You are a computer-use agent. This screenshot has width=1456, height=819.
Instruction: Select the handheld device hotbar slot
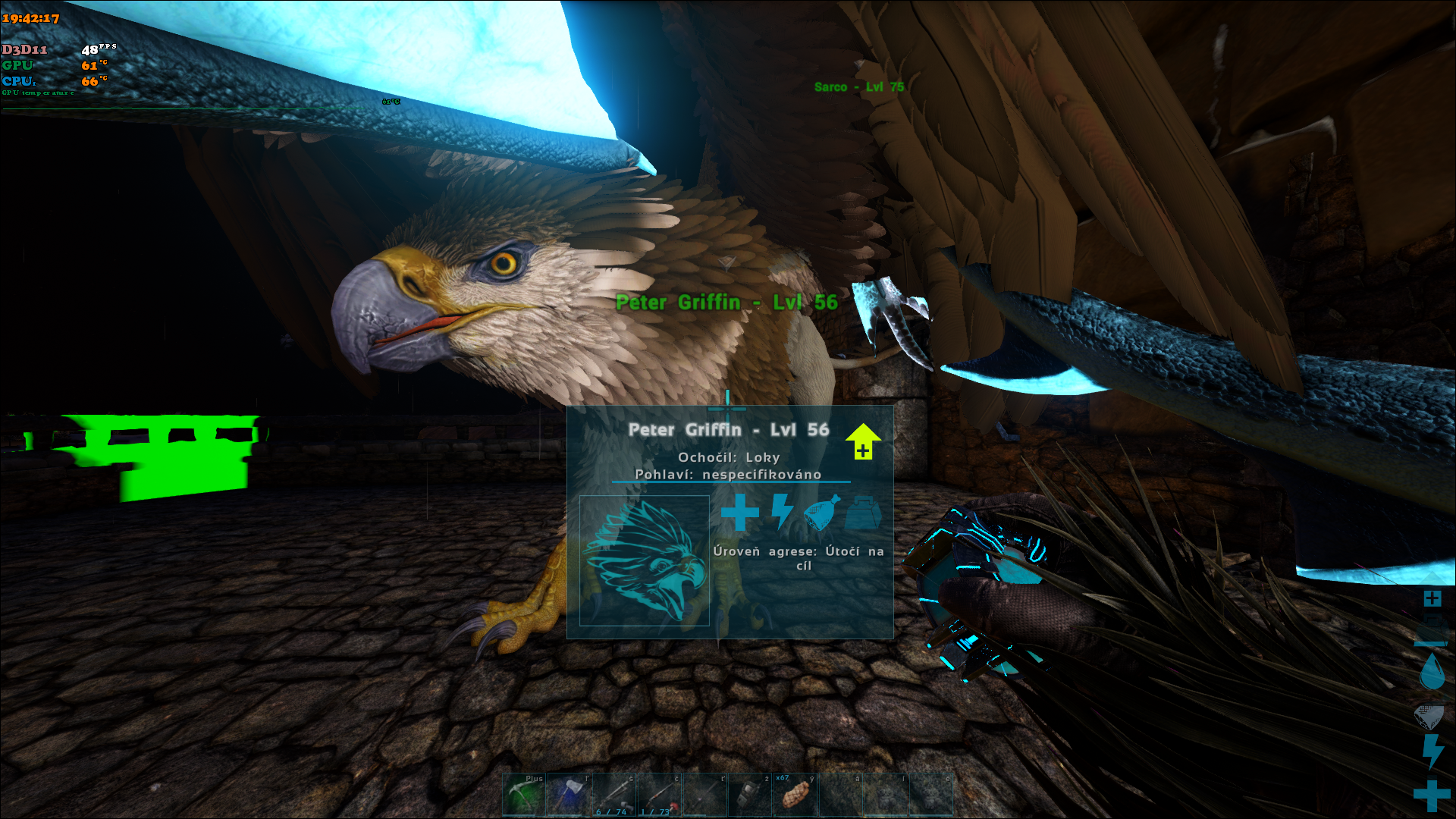pyautogui.click(x=750, y=795)
